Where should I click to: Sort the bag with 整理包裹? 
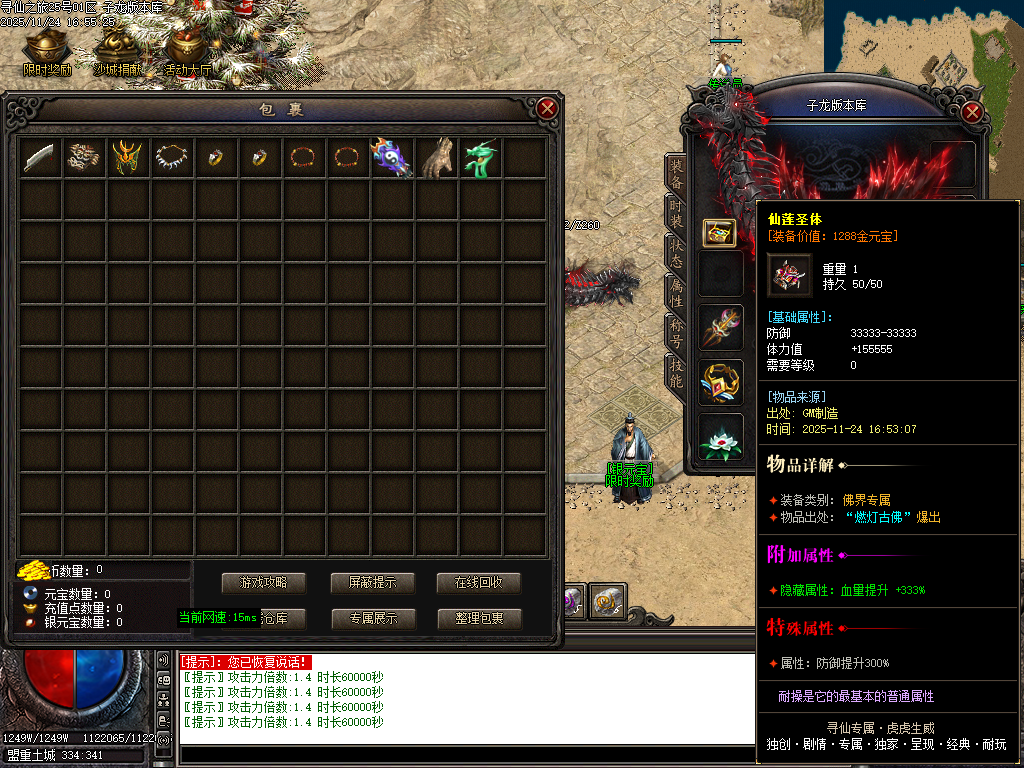coord(479,619)
